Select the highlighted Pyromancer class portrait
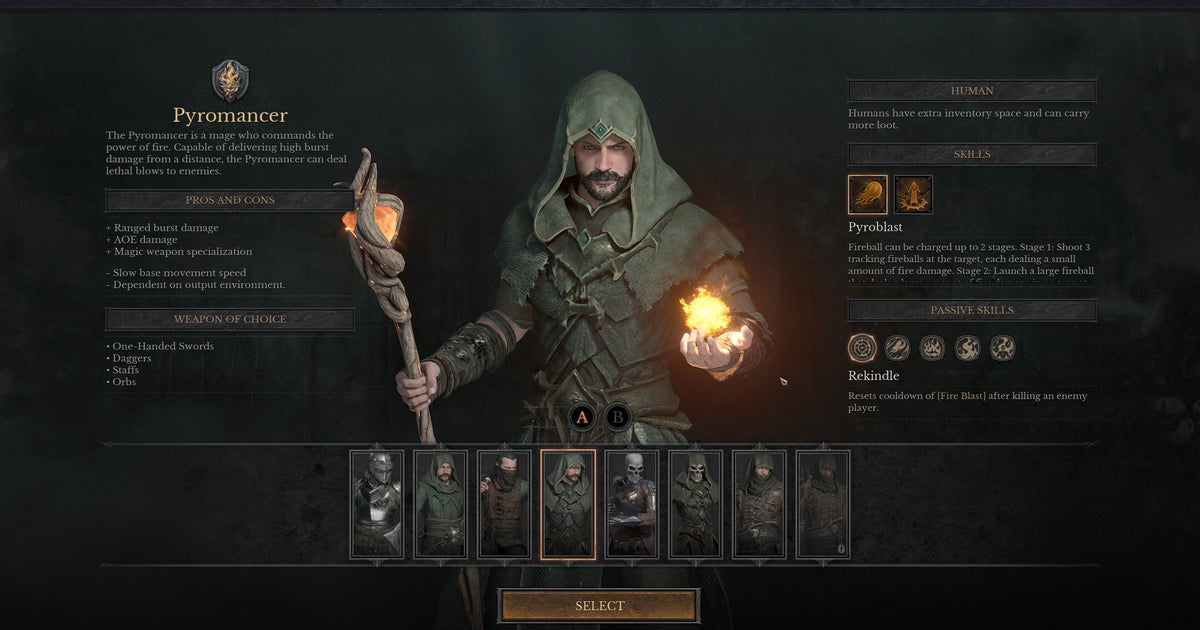The image size is (1200, 630). tap(568, 504)
